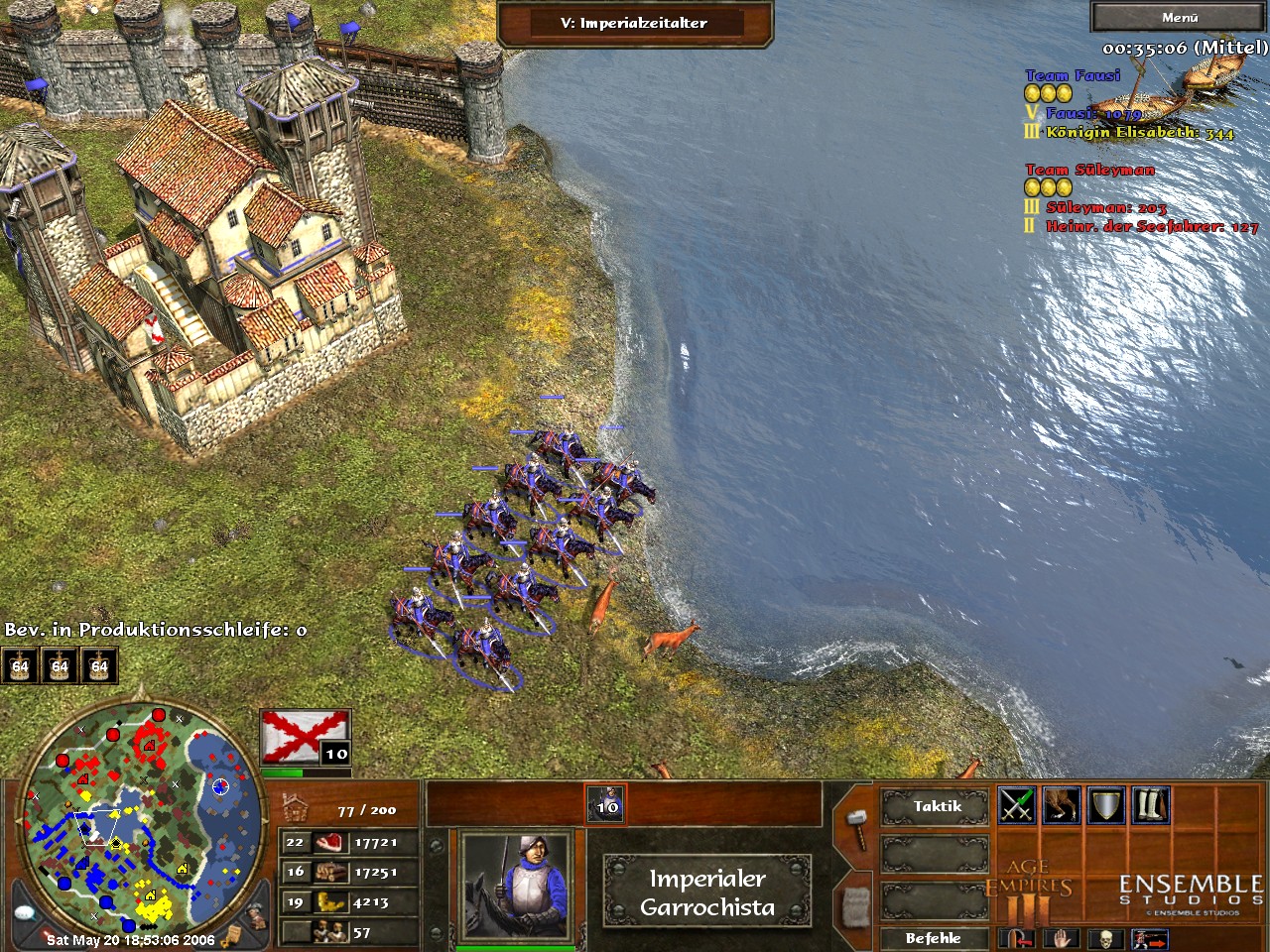Choose the white boots stand ground icon
This screenshot has height=952, width=1270.
click(1151, 805)
